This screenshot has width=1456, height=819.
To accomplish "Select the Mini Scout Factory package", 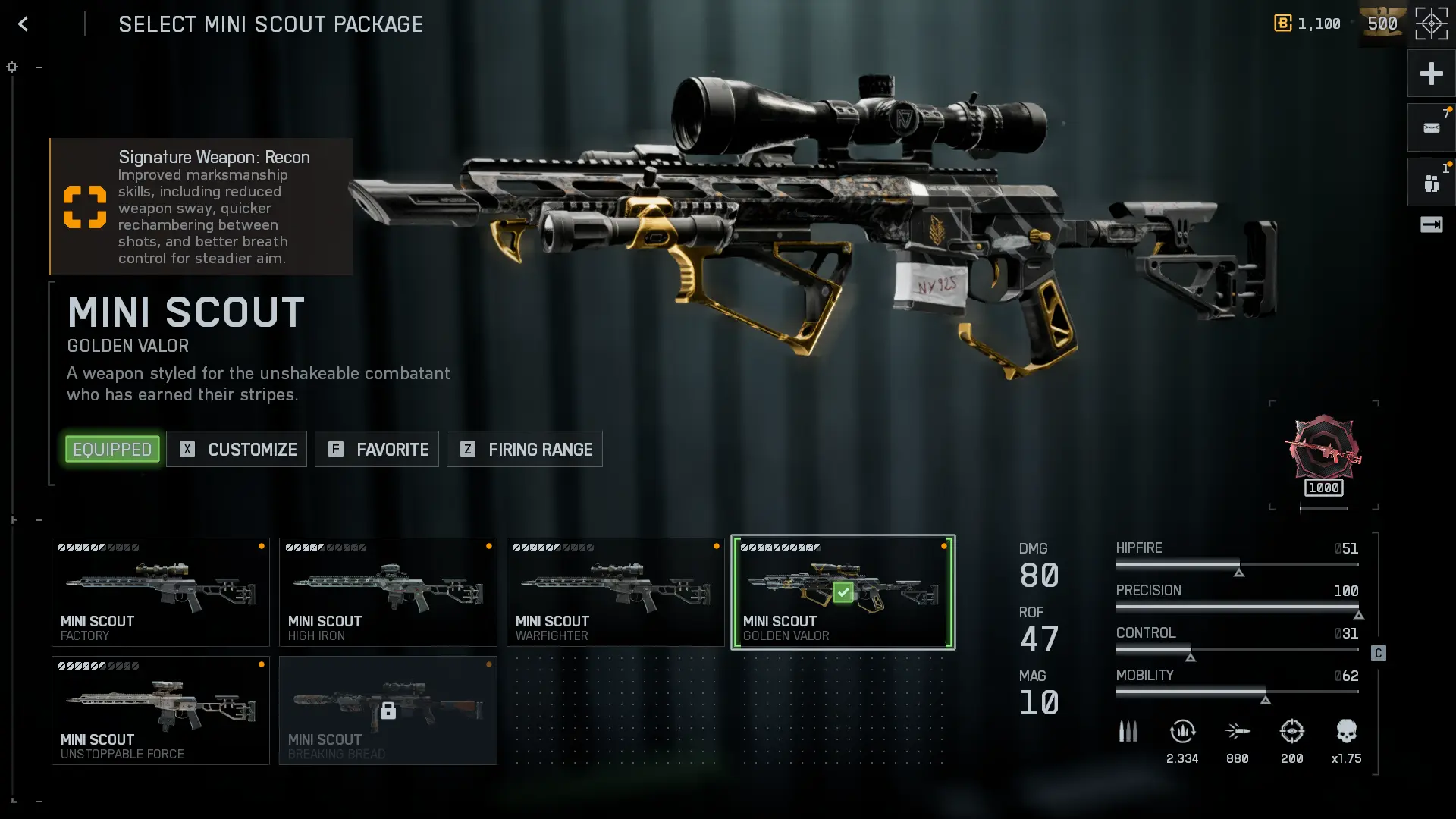I will [161, 592].
